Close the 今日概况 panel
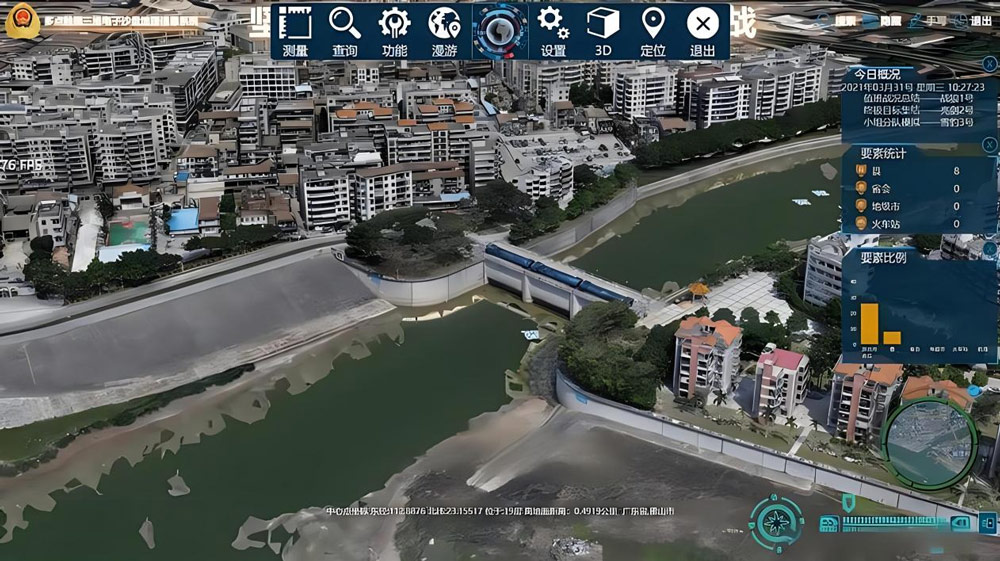Screen dimensions: 1000x561 tap(989, 64)
